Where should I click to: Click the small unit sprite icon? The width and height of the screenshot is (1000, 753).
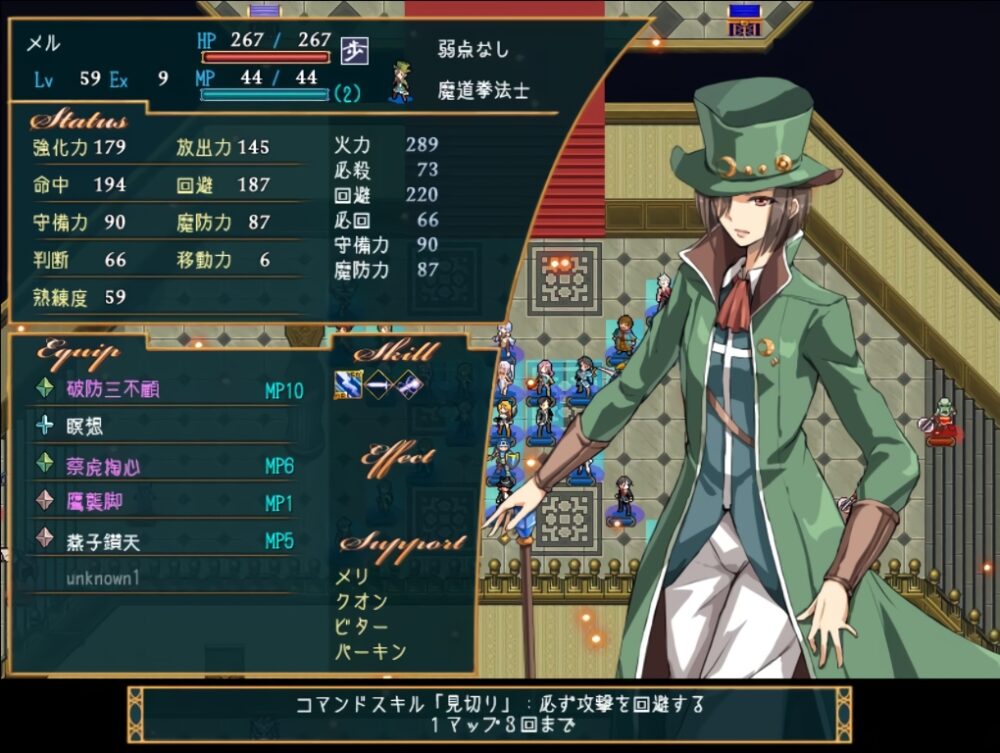401,82
